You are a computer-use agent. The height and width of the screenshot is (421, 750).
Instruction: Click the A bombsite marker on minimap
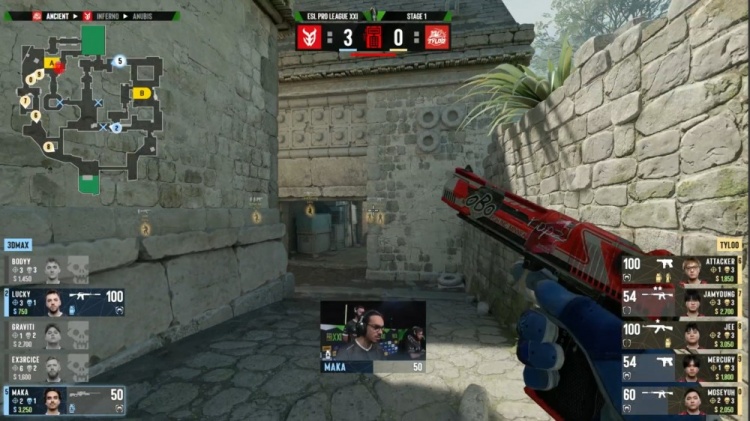pyautogui.click(x=50, y=62)
